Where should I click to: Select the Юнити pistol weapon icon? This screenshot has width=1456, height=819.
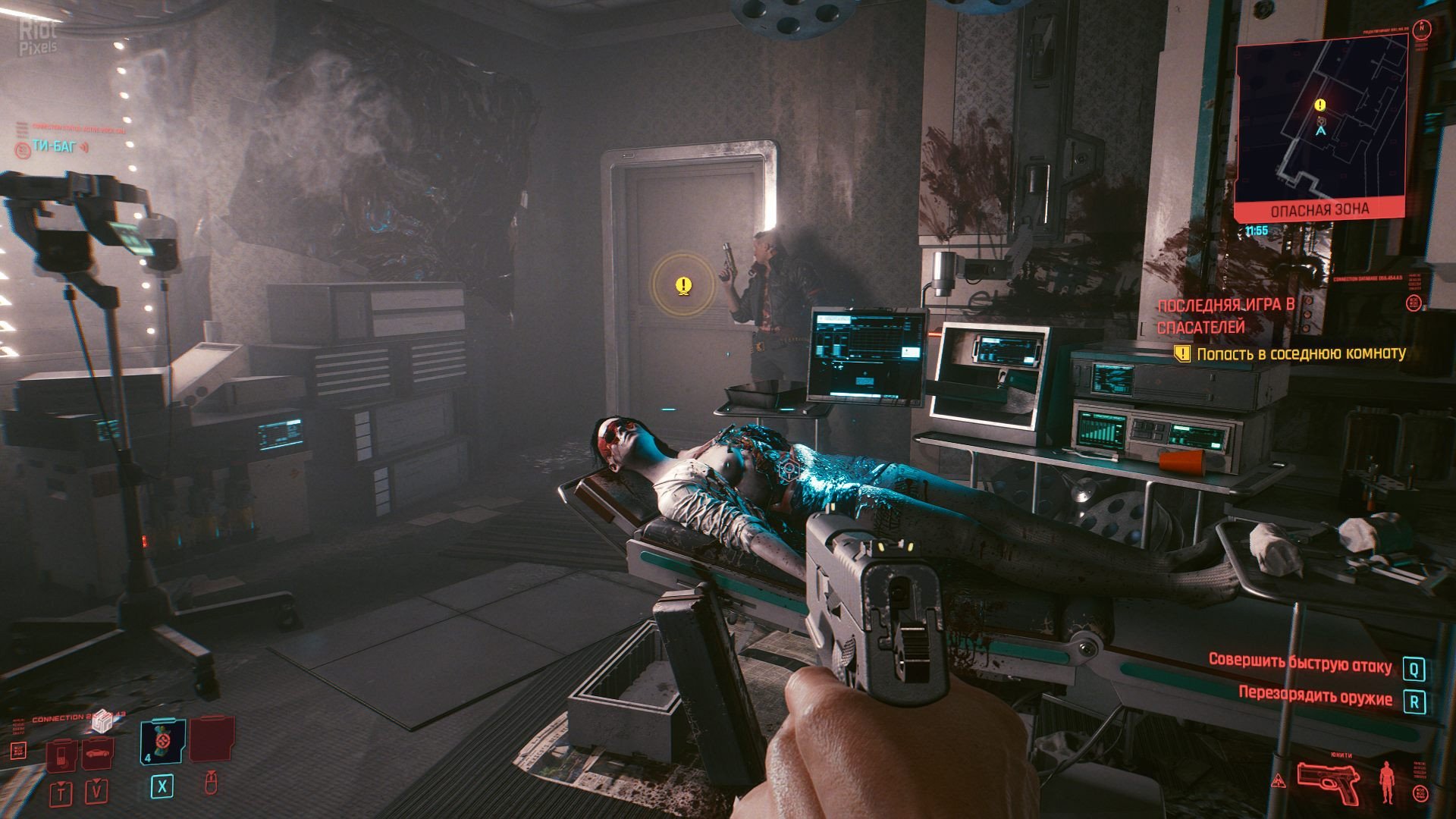point(1327,782)
